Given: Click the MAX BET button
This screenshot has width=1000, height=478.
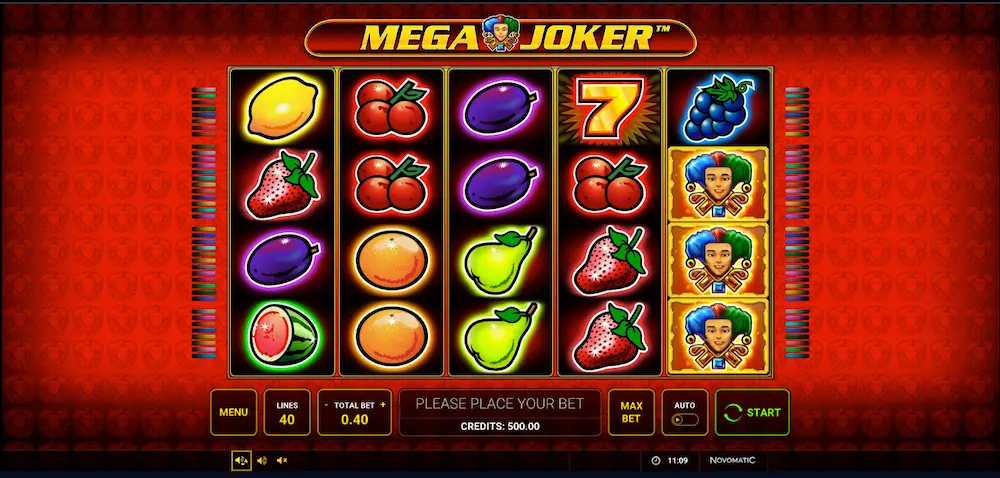Looking at the screenshot, I should [x=630, y=412].
